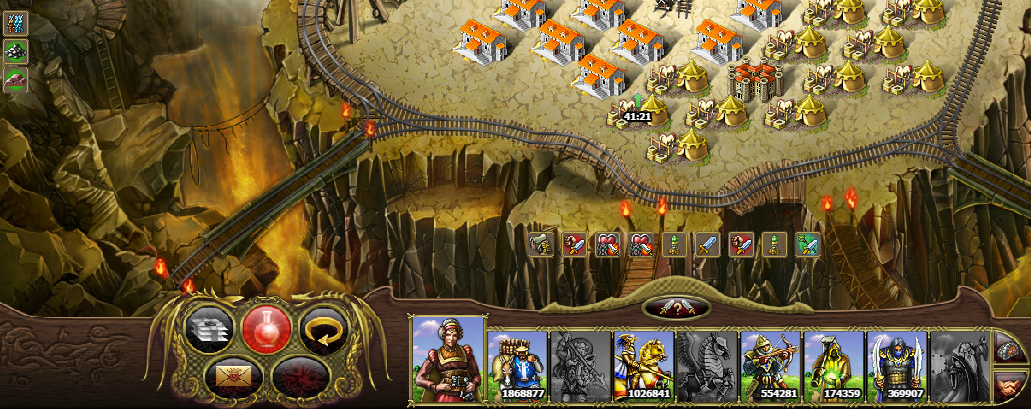This screenshot has width=1031, height=409.
Task: Click the blue crystals icon
Action: (x=15, y=22)
